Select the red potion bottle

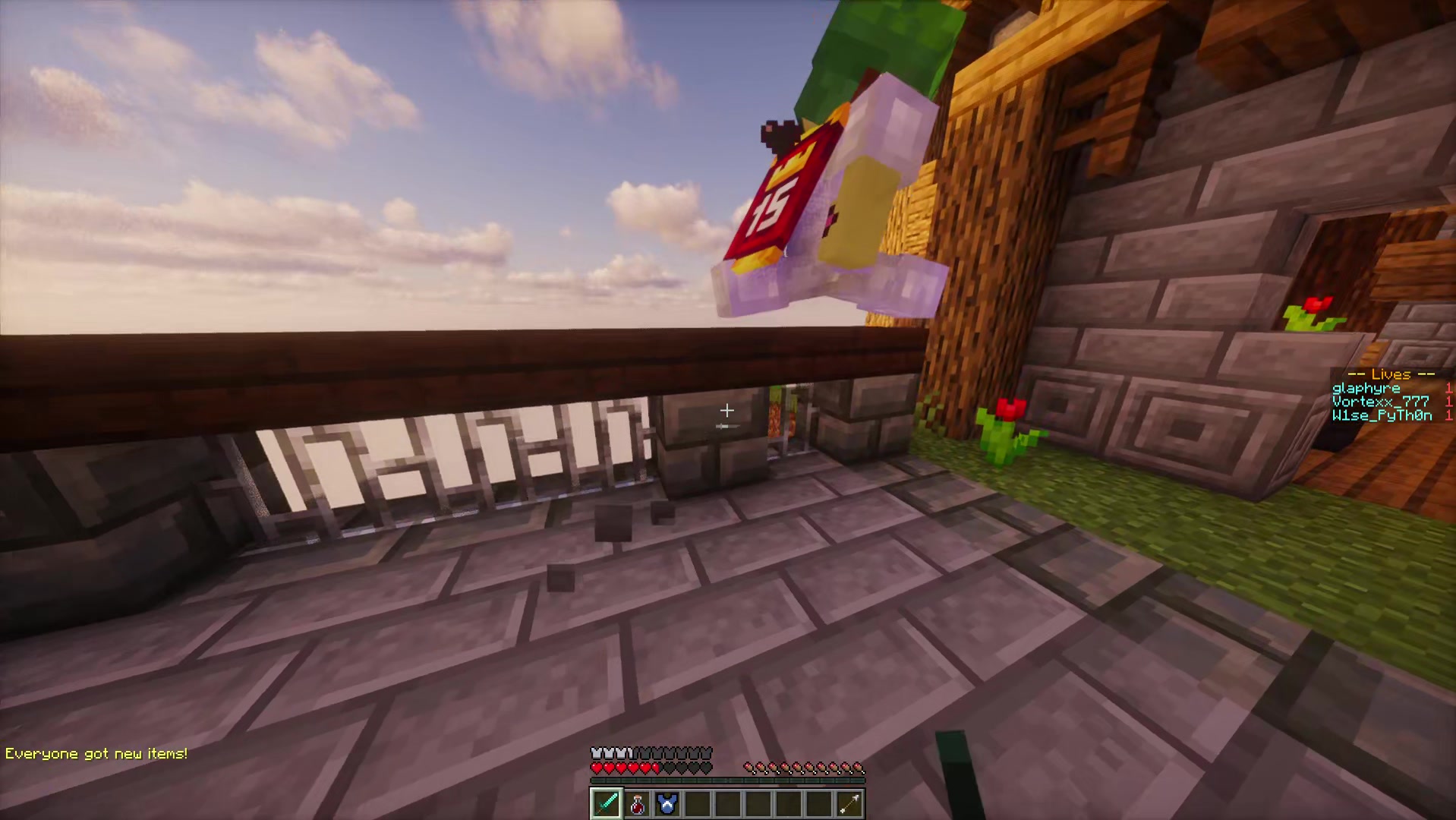(x=636, y=803)
